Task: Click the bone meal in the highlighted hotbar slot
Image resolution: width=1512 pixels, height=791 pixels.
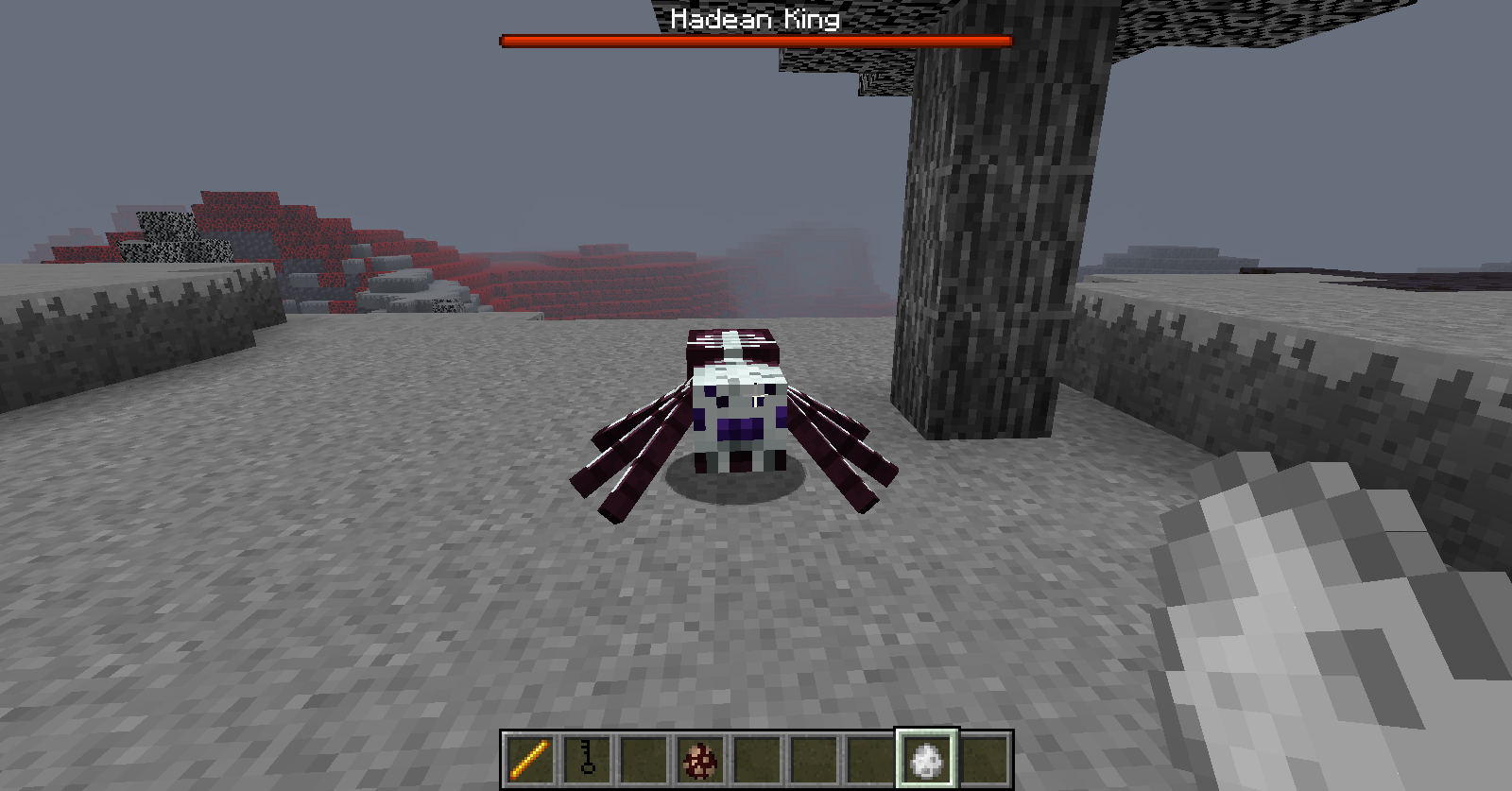Action: 926,757
